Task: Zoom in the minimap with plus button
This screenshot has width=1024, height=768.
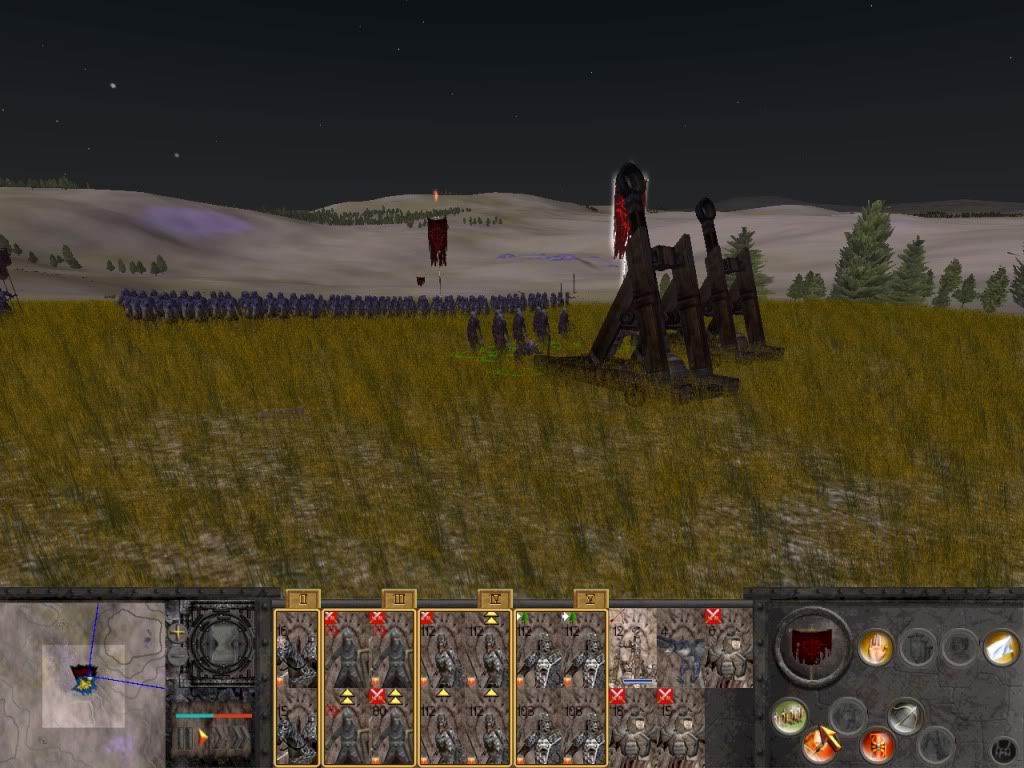Action: point(178,632)
